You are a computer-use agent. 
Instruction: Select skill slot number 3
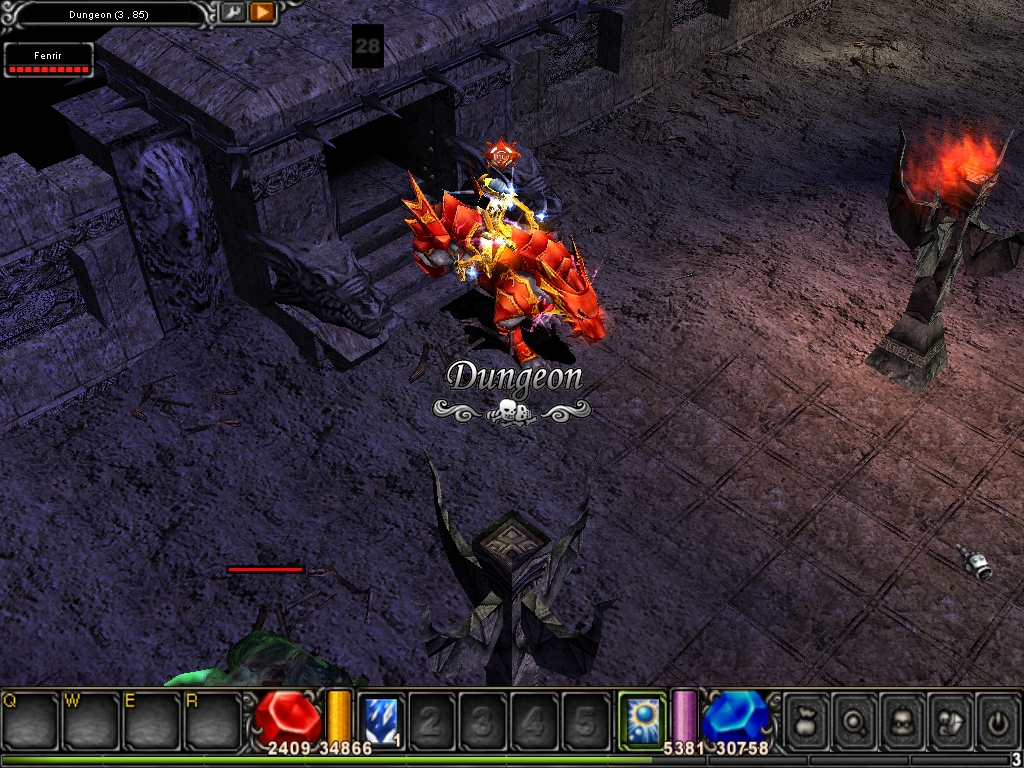(483, 720)
